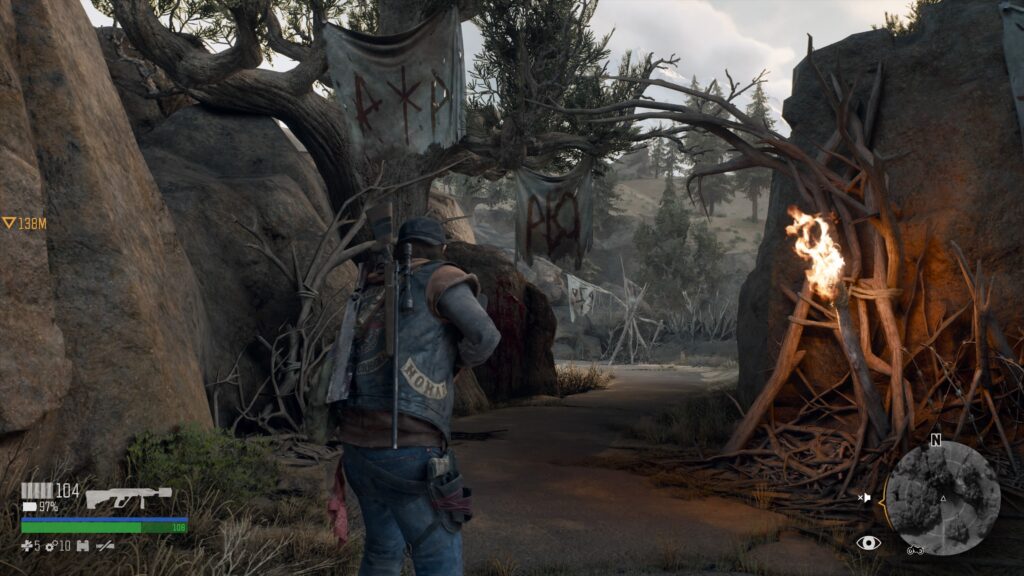This screenshot has height=576, width=1024.
Task: Click the muted speaker noise indicator
Action: (x=865, y=496)
